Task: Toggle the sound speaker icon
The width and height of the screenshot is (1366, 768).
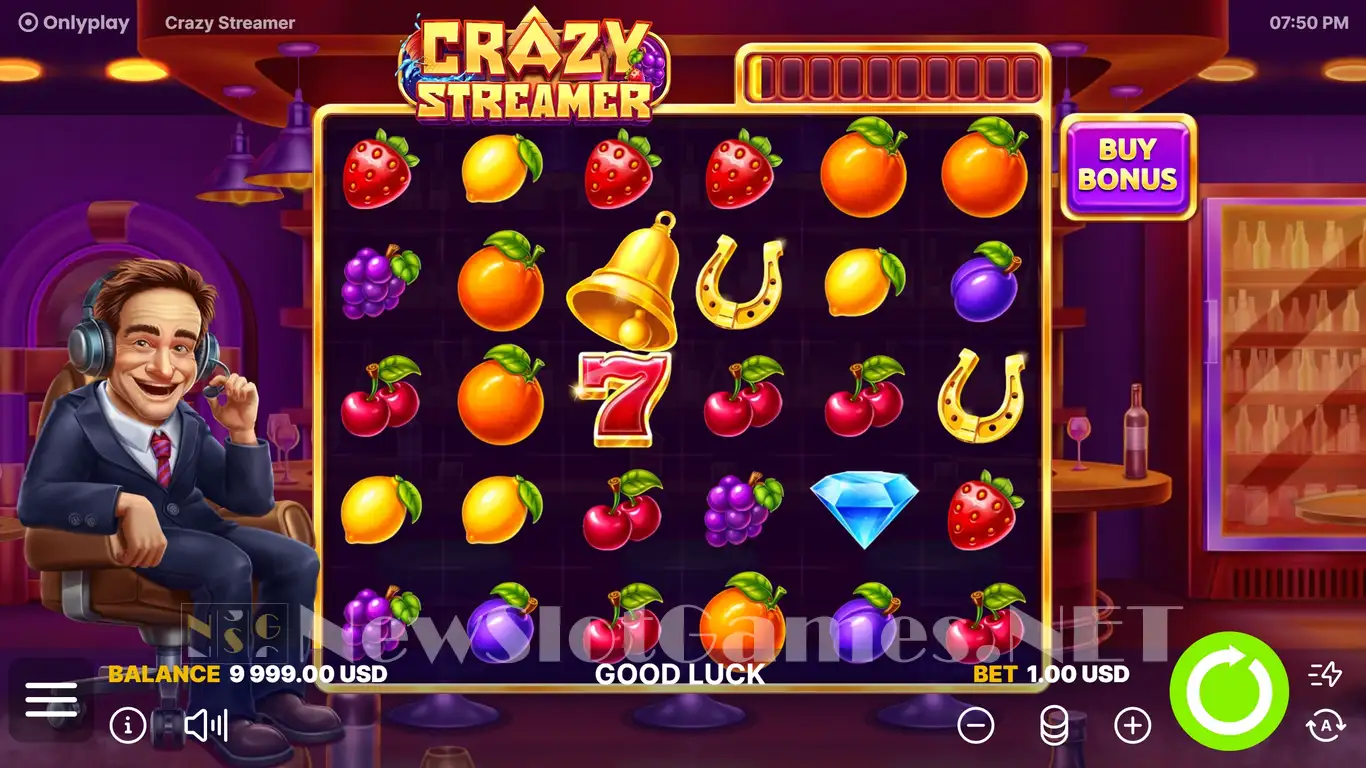Action: [x=206, y=725]
